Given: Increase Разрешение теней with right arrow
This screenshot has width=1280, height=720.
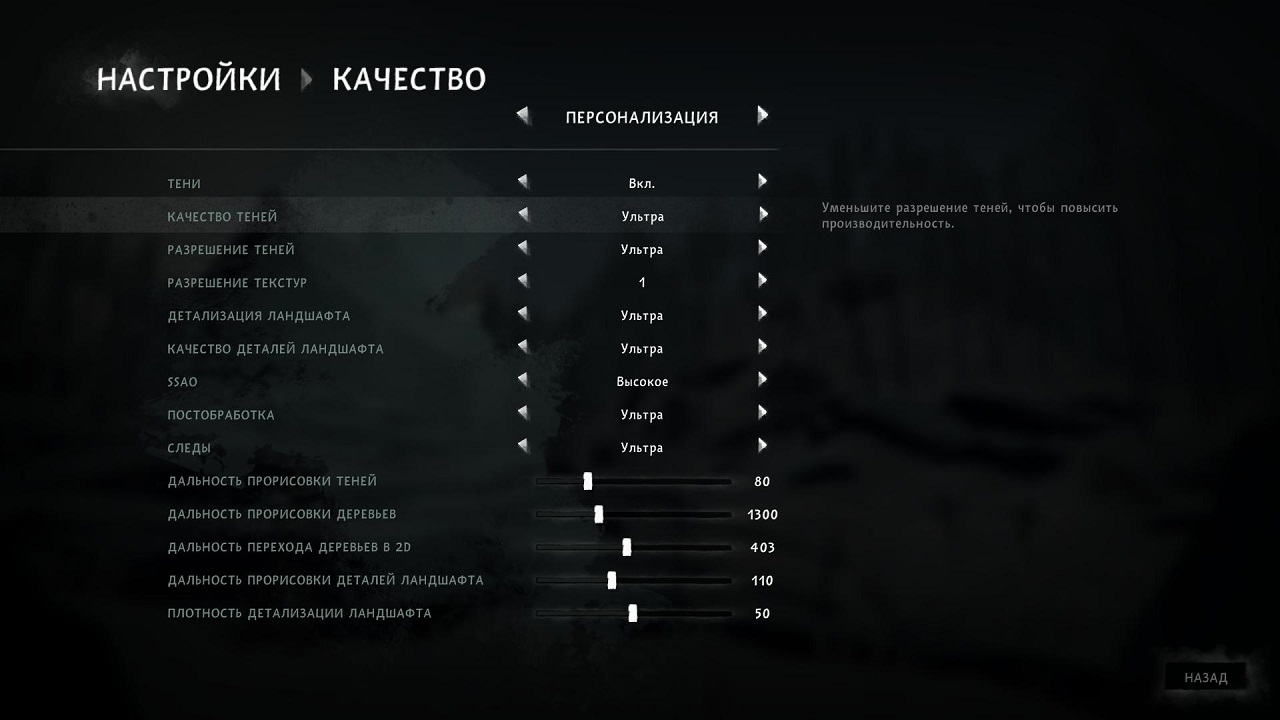Looking at the screenshot, I should (x=762, y=248).
